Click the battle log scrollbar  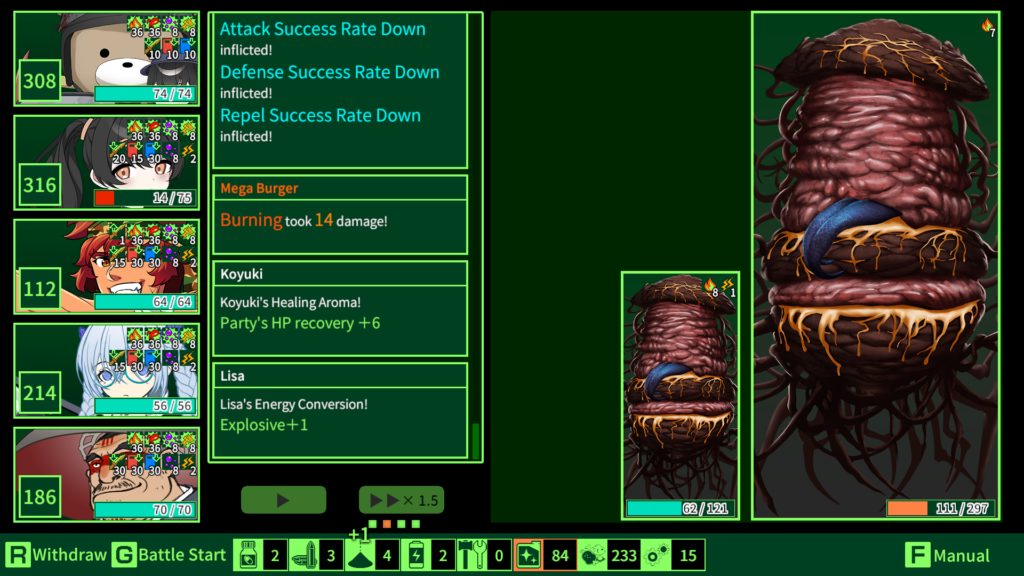[x=476, y=440]
